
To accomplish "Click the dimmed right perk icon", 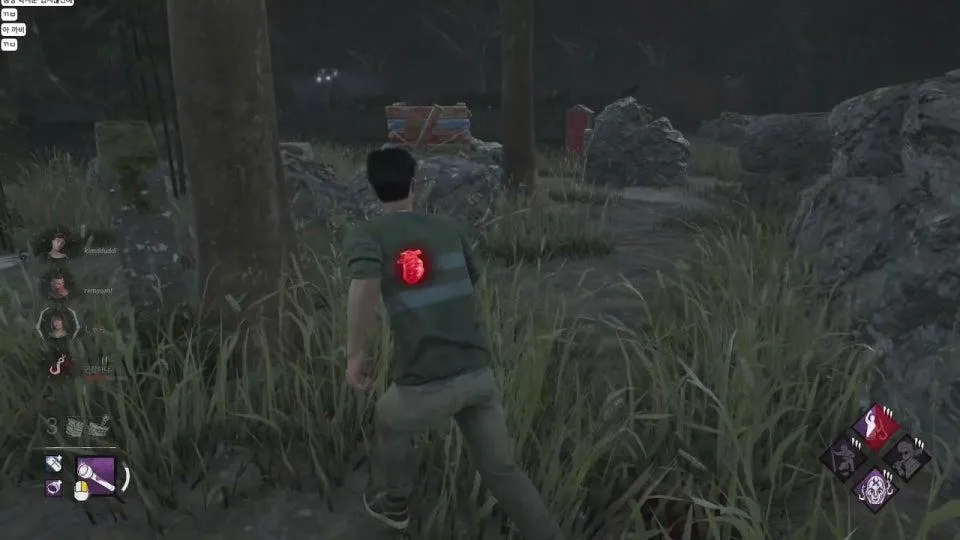I will [908, 458].
